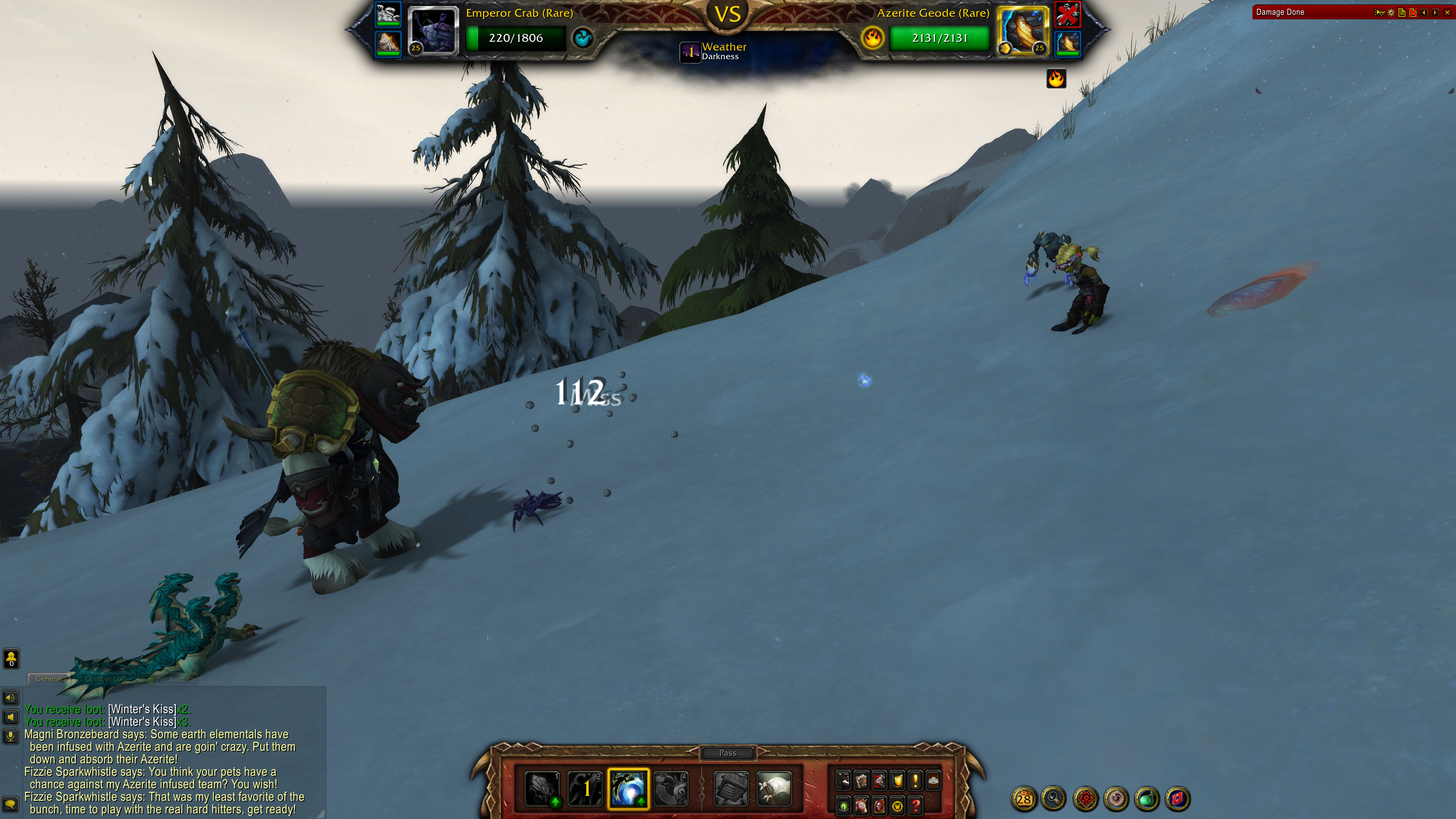Click the Emperor Crab active pet portrait
Screen dimensions: 1456x819
432,30
